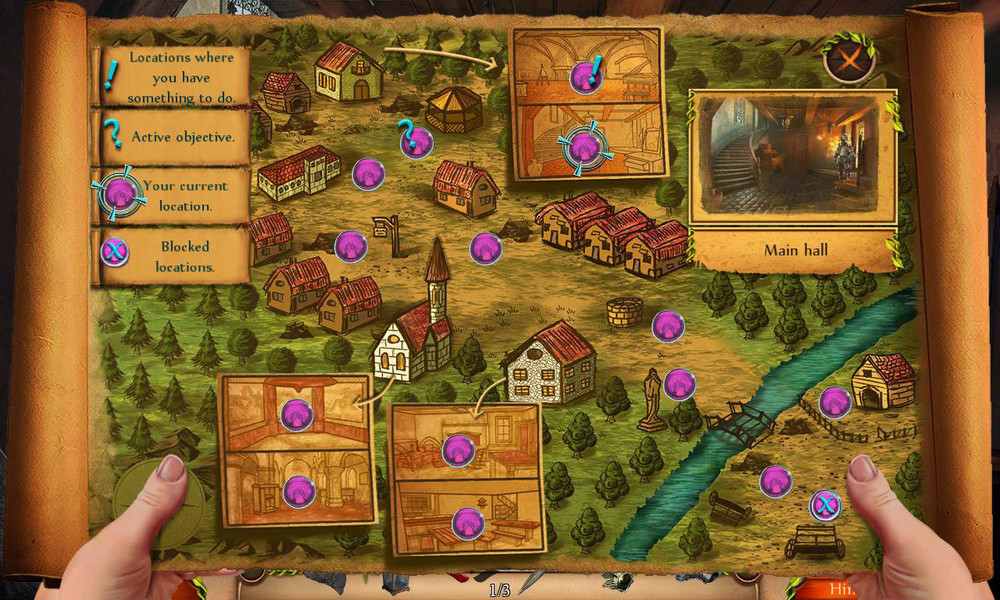Click the blocked X marker near the cart

click(824, 505)
